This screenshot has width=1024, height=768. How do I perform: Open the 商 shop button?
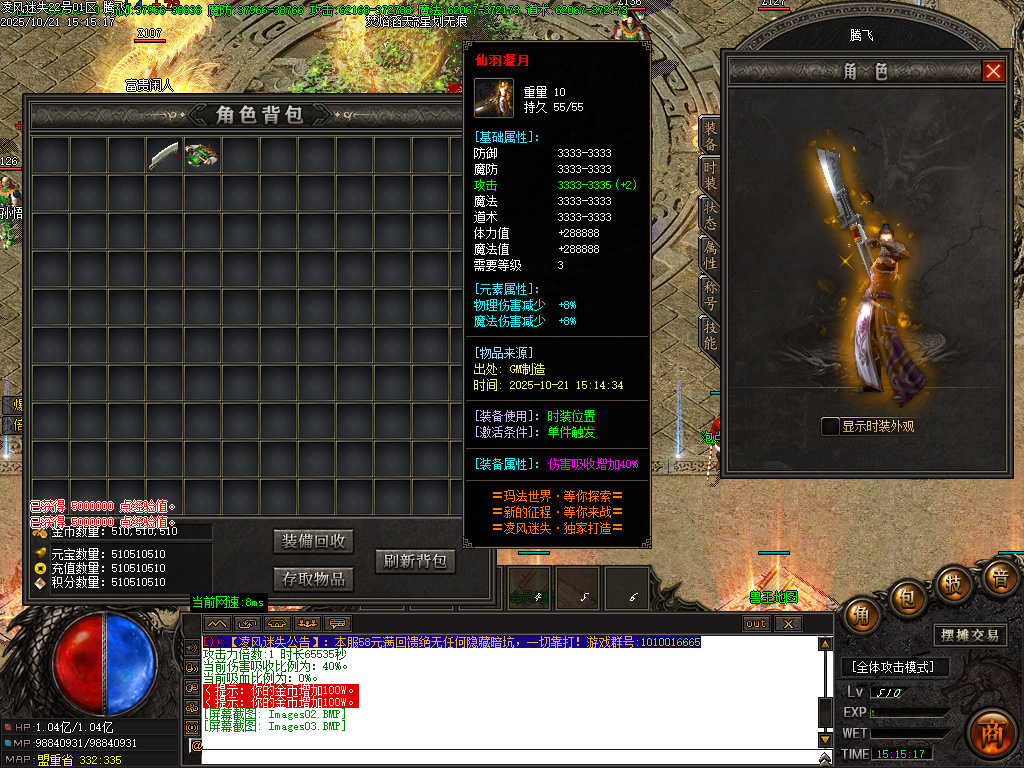coord(991,732)
